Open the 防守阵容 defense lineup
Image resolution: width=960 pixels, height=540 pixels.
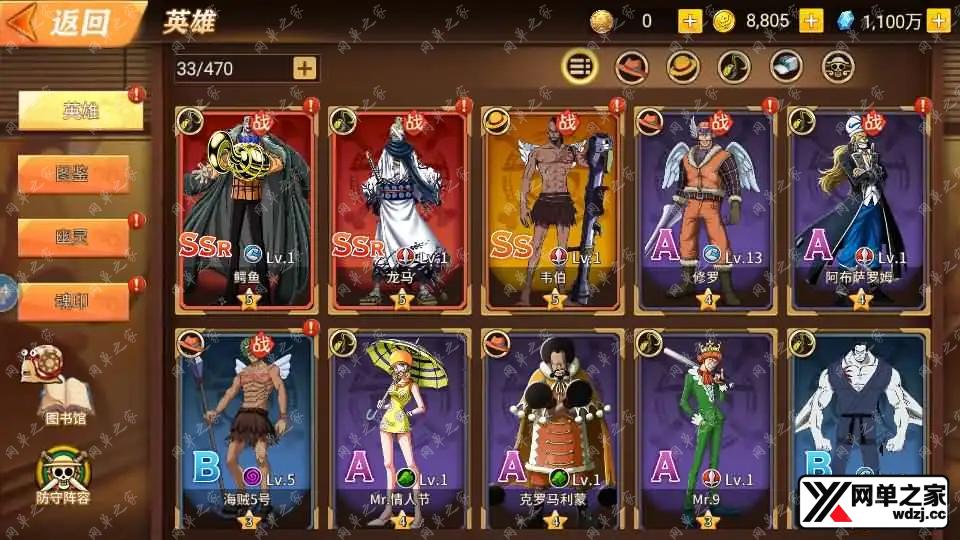pos(62,475)
